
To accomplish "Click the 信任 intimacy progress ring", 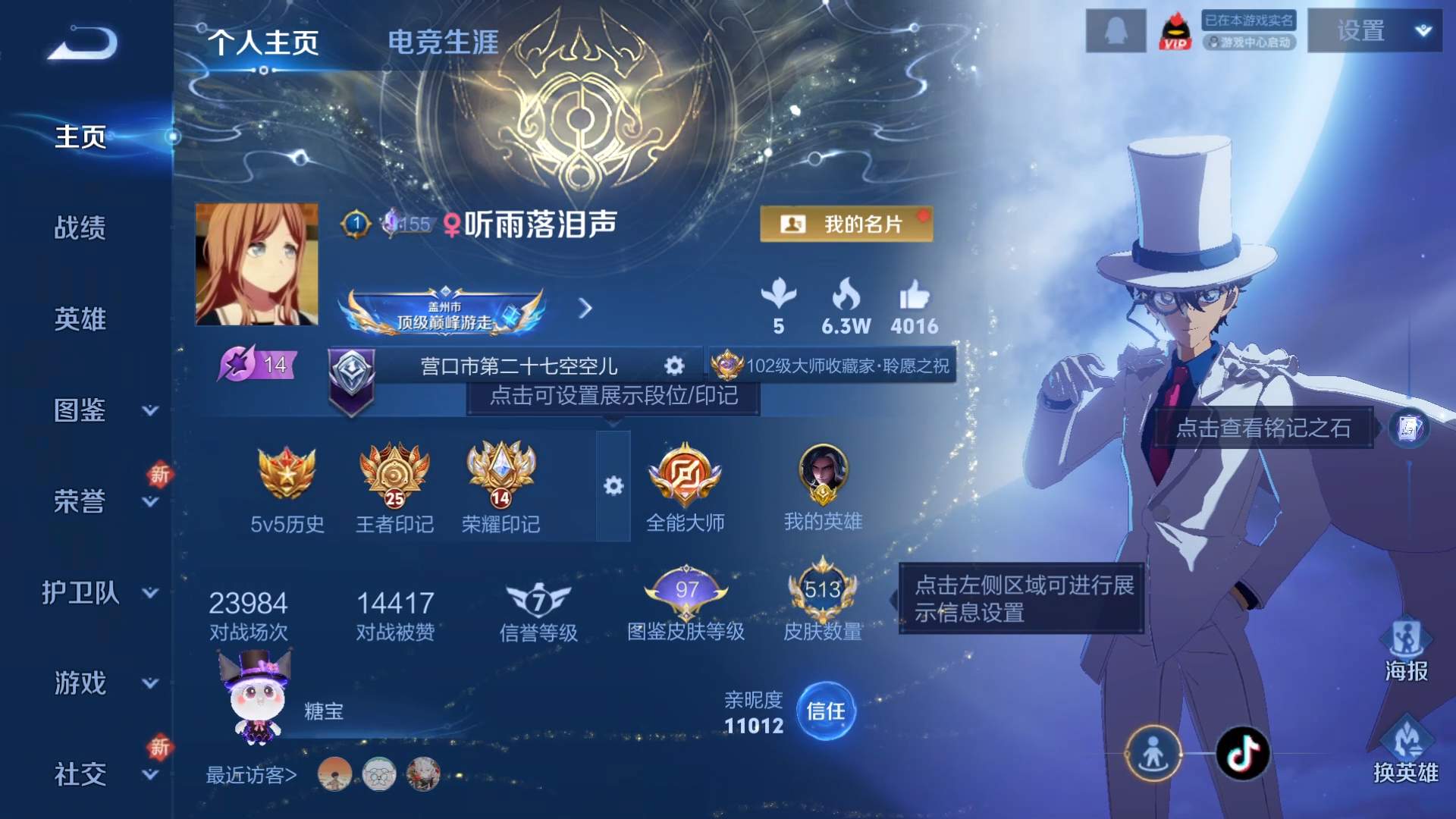I will tap(827, 711).
